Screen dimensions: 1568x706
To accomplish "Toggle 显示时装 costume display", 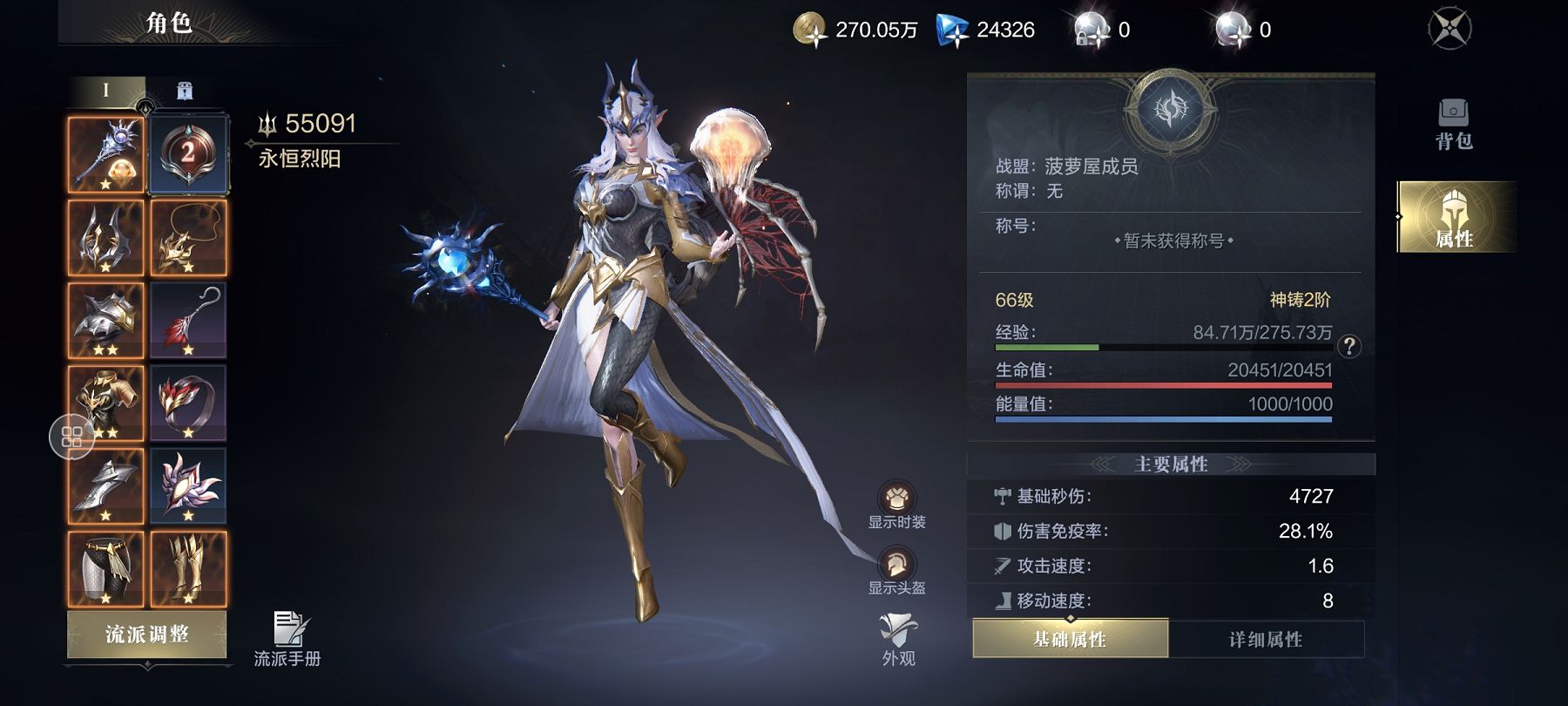I will tap(896, 505).
